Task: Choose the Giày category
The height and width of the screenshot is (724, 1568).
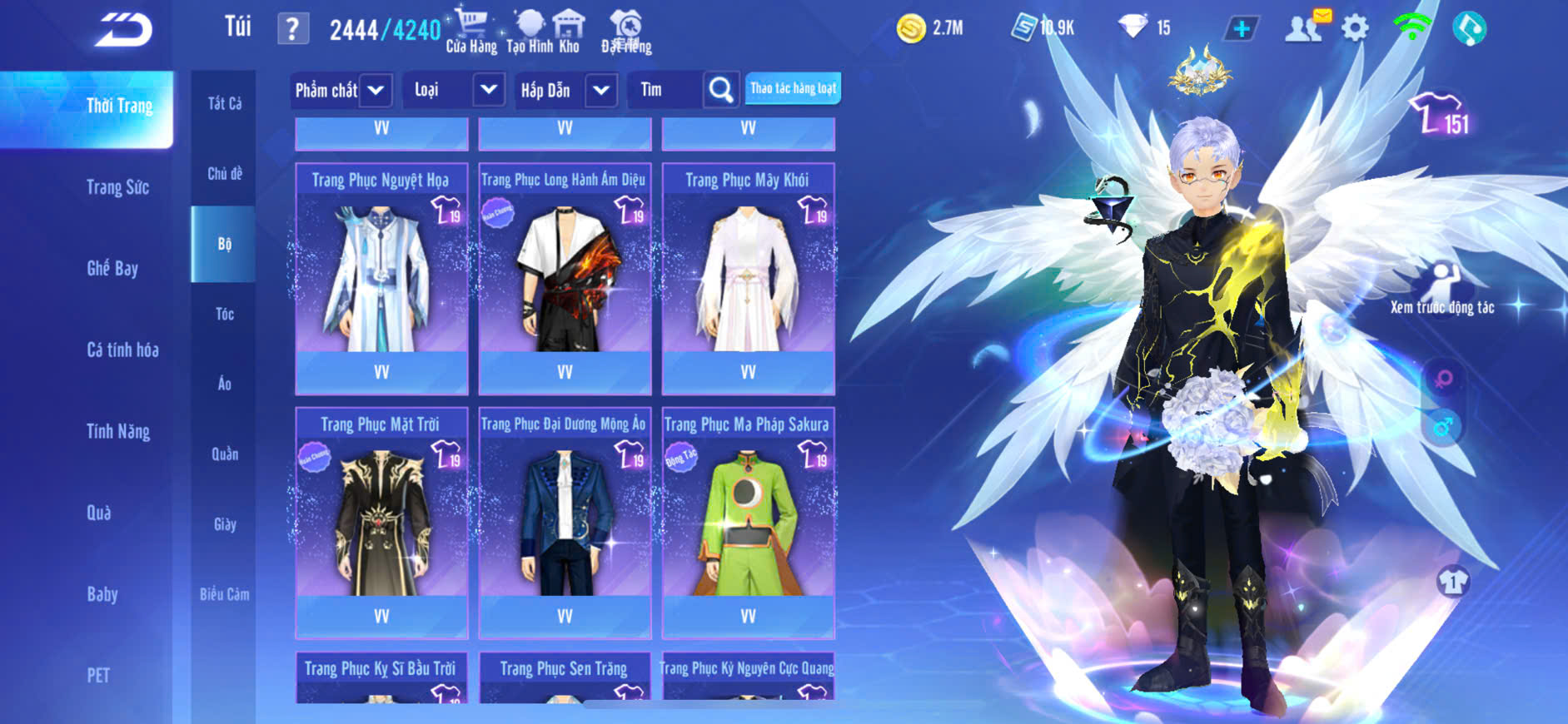Action: (x=225, y=524)
